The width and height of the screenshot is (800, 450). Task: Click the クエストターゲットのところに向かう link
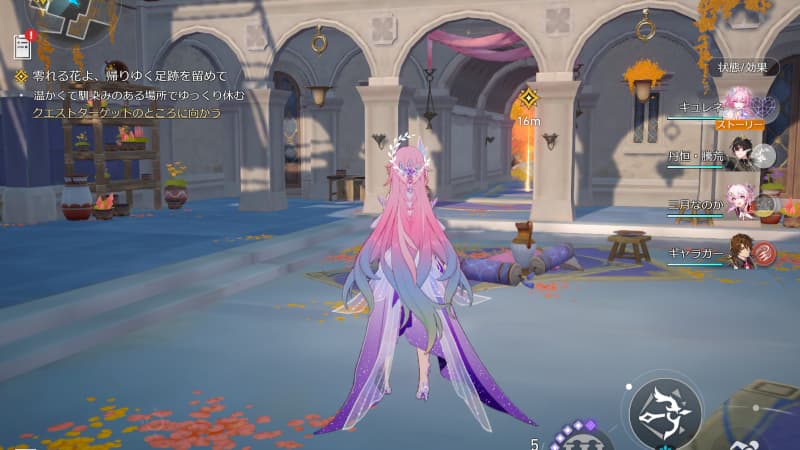pyautogui.click(x=126, y=113)
